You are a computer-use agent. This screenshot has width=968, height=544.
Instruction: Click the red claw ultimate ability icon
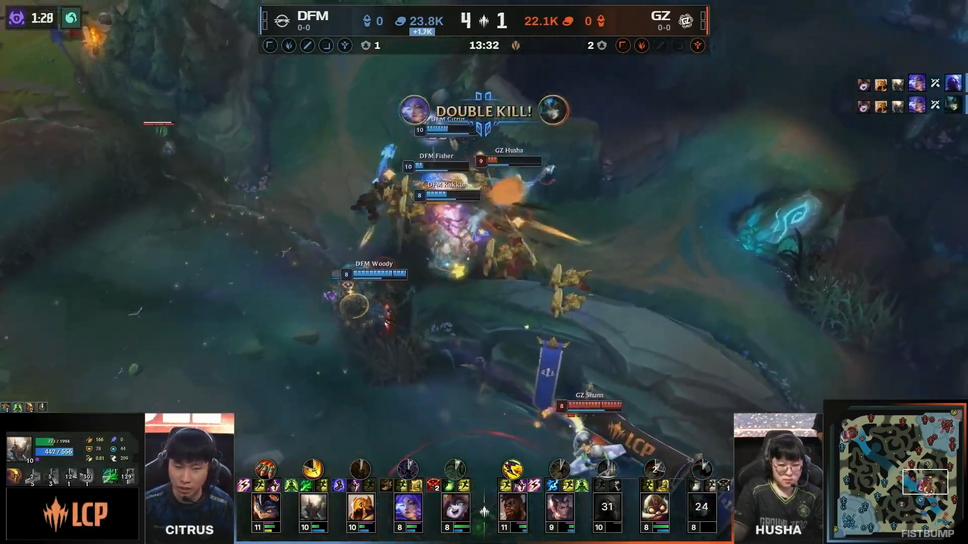pos(265,469)
